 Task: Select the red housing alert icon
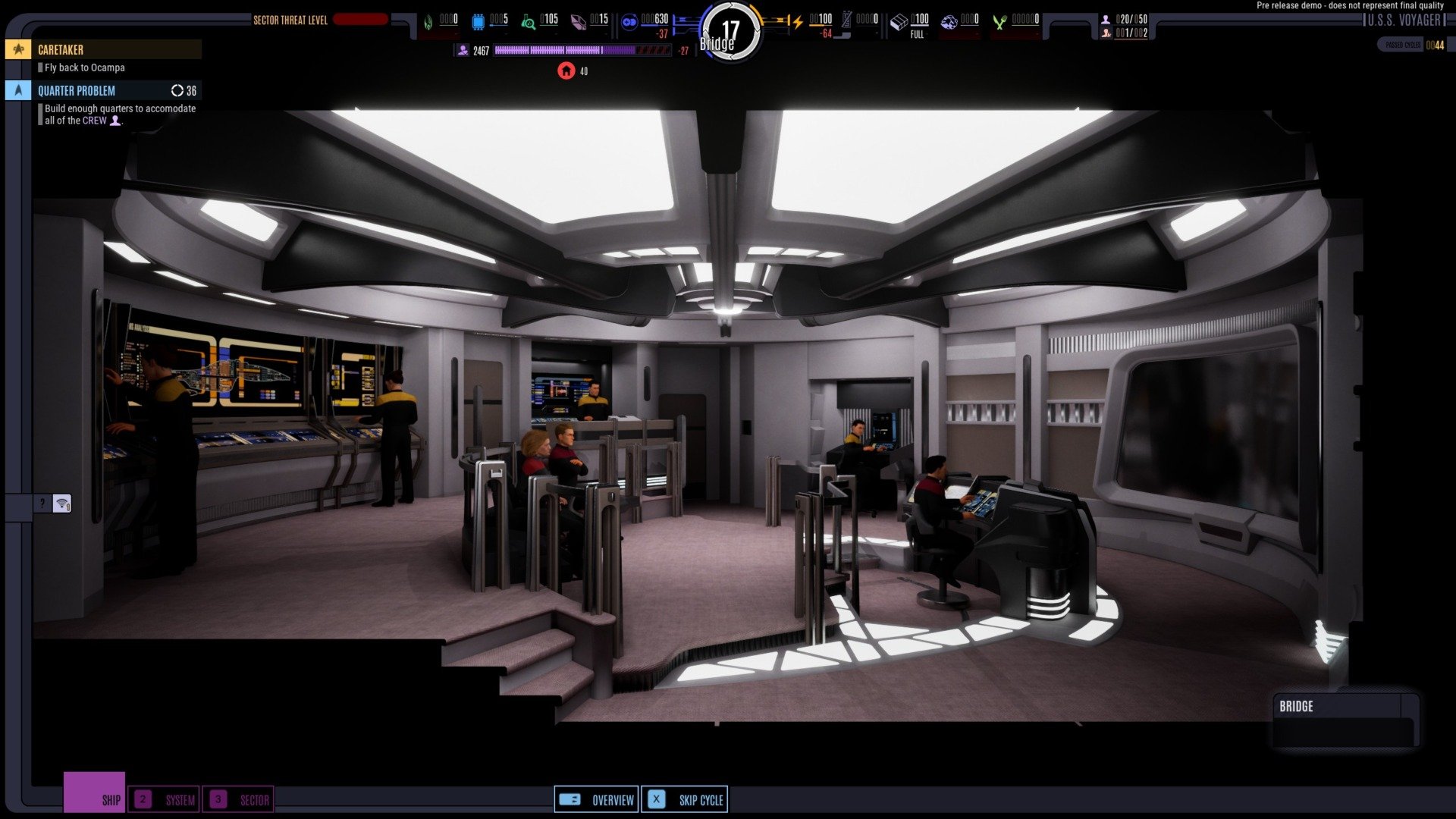[566, 71]
